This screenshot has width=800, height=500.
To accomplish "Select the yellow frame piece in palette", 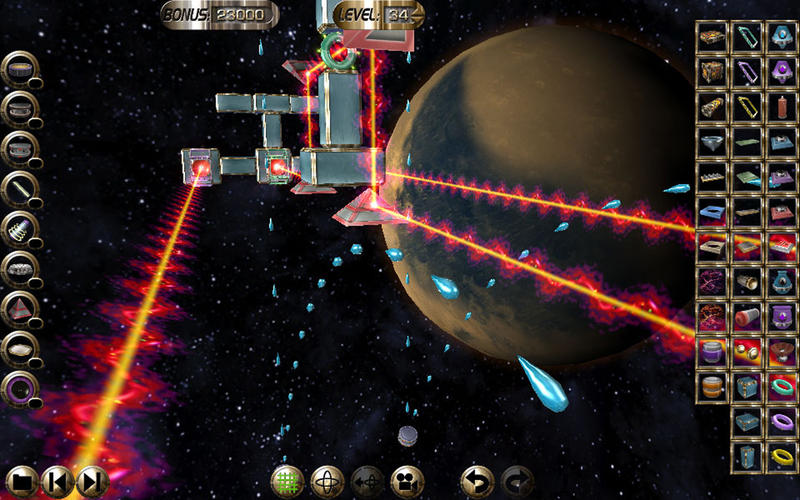I will pos(746,106).
